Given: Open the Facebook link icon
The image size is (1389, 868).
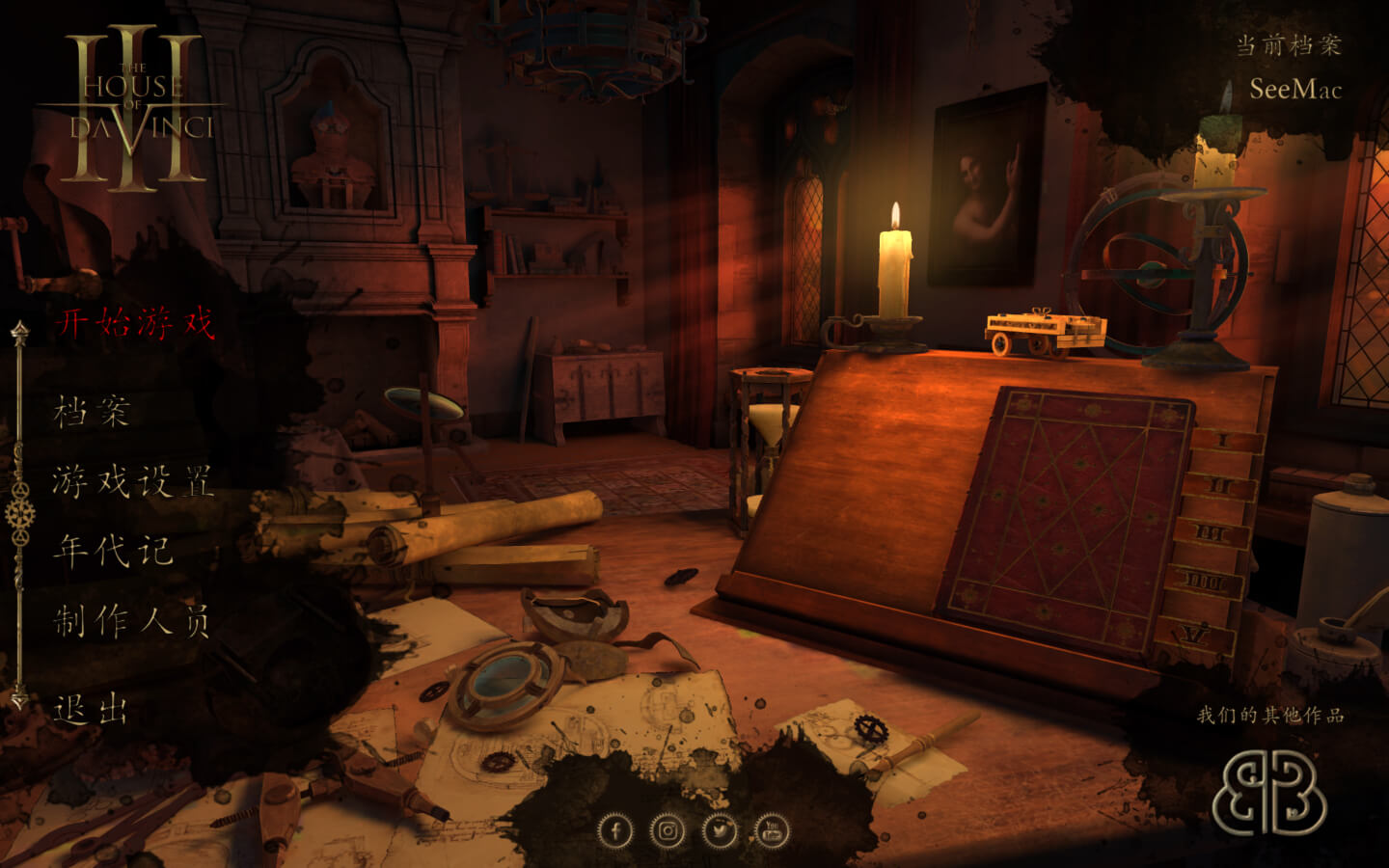Looking at the screenshot, I should (x=615, y=830).
